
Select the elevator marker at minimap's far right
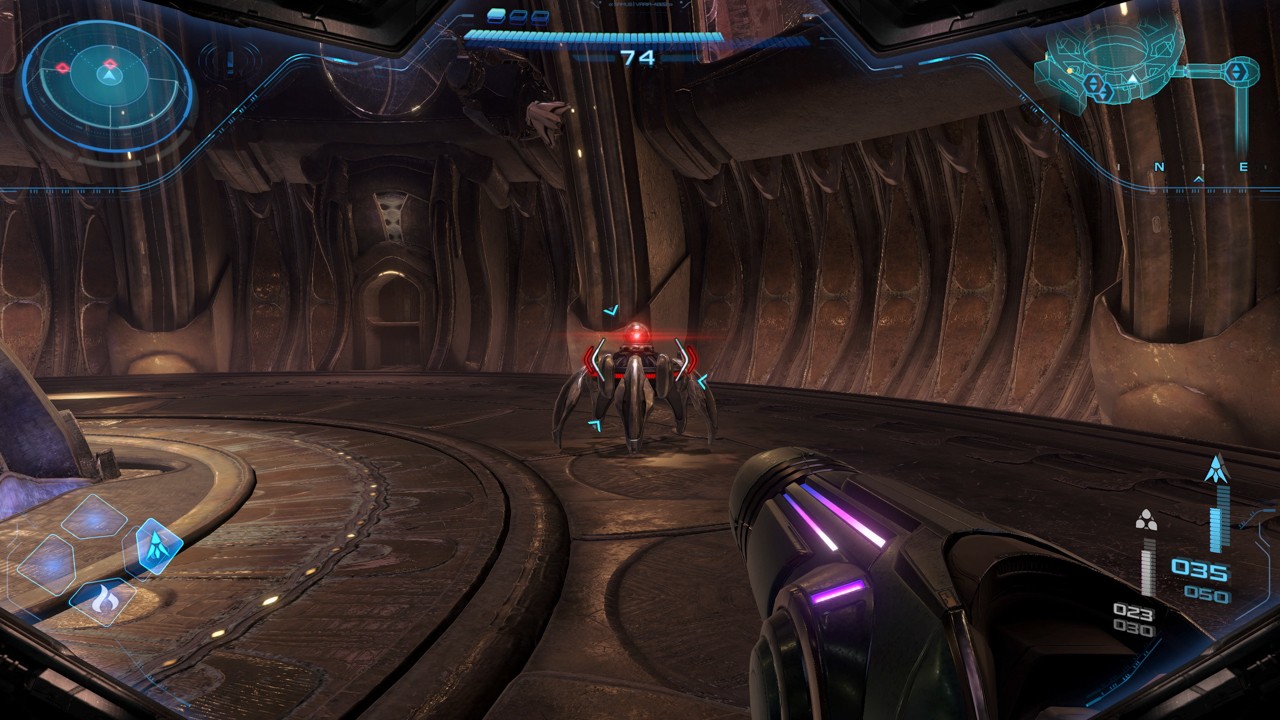[1238, 70]
